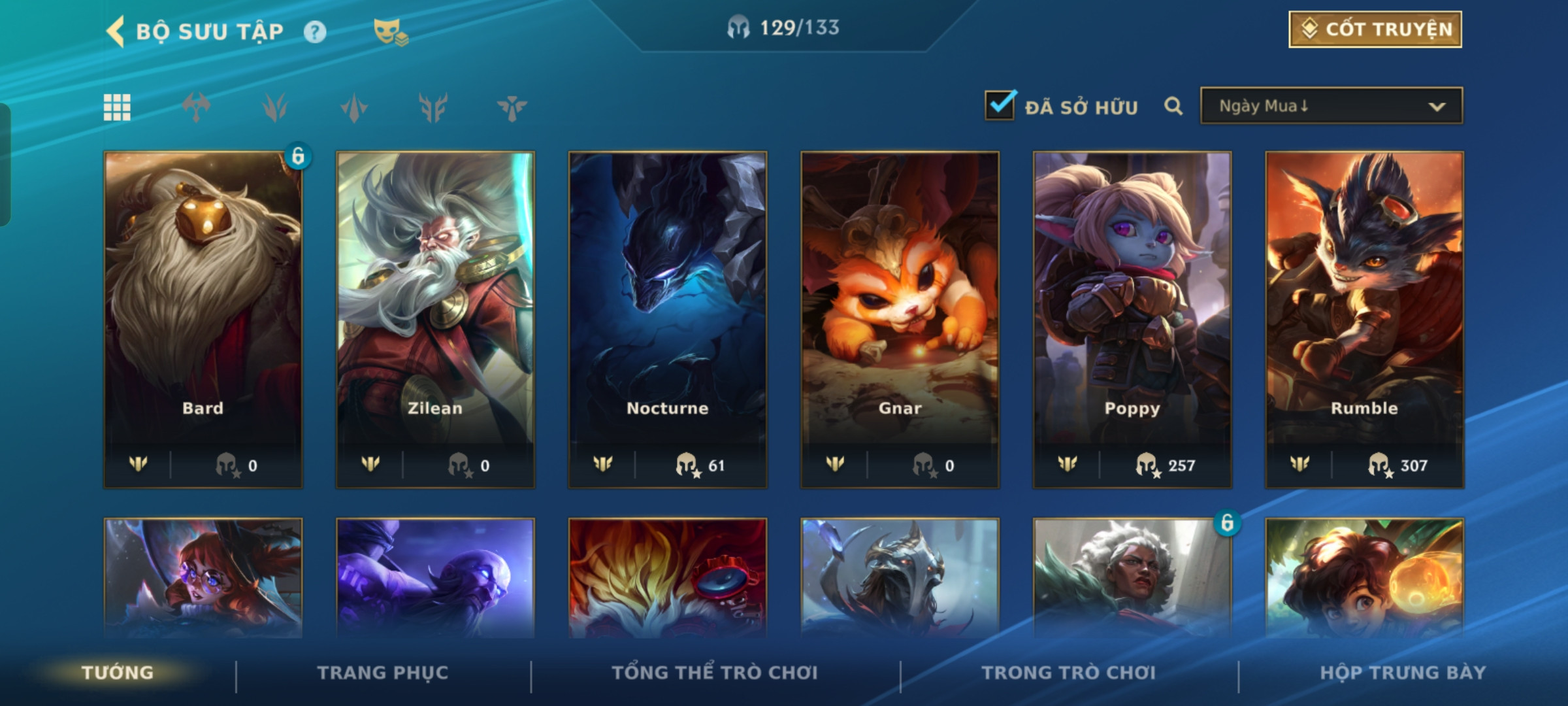The height and width of the screenshot is (706, 1568).
Task: Switch to the Trang Phục tab
Action: tap(383, 673)
